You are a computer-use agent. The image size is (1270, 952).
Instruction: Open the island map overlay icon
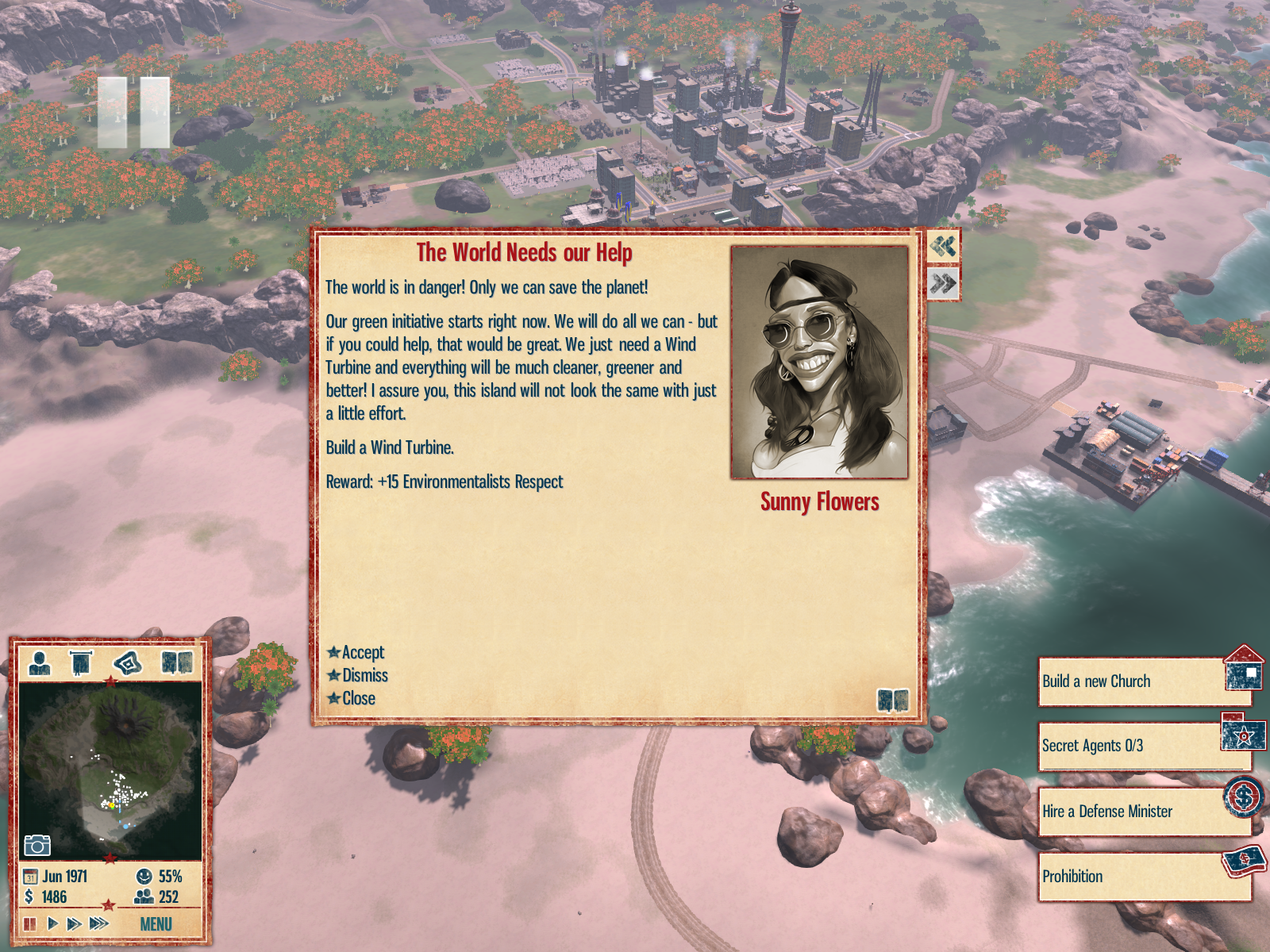tap(127, 662)
